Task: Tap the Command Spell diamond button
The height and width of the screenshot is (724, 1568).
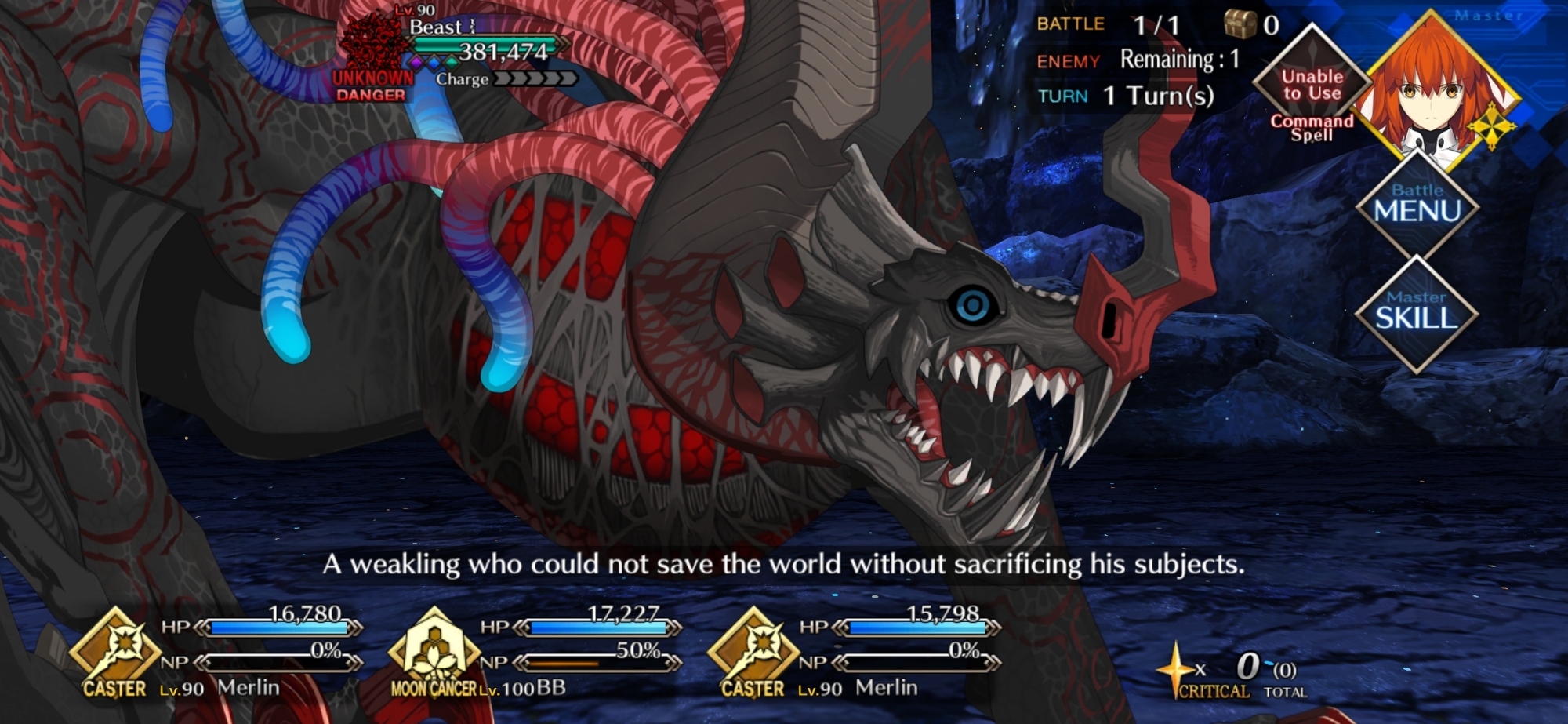Action: 1312,86
